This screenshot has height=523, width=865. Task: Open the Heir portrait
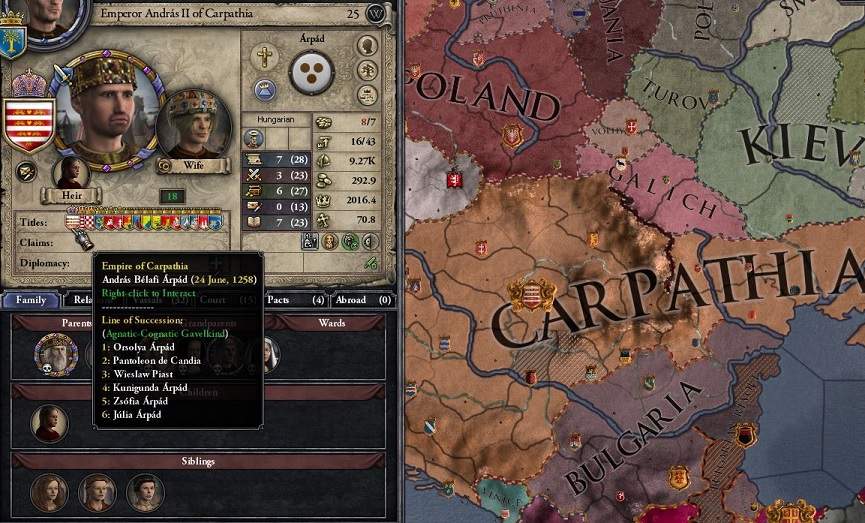coord(70,172)
